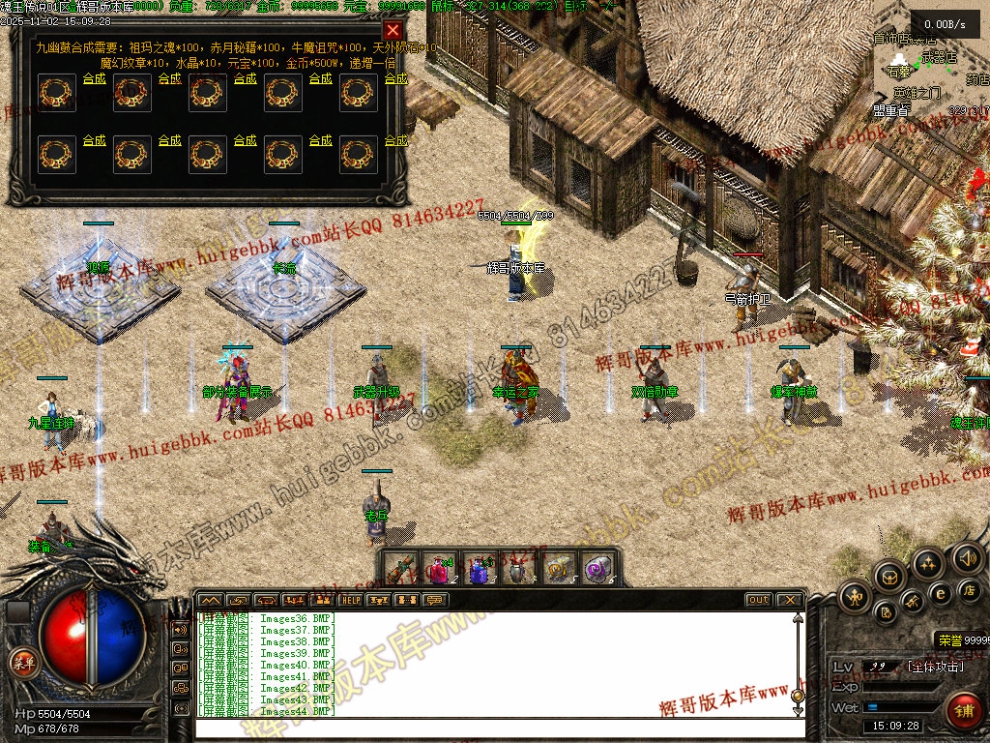Open the round 菜单 menu button
The height and width of the screenshot is (743, 990).
(x=21, y=661)
